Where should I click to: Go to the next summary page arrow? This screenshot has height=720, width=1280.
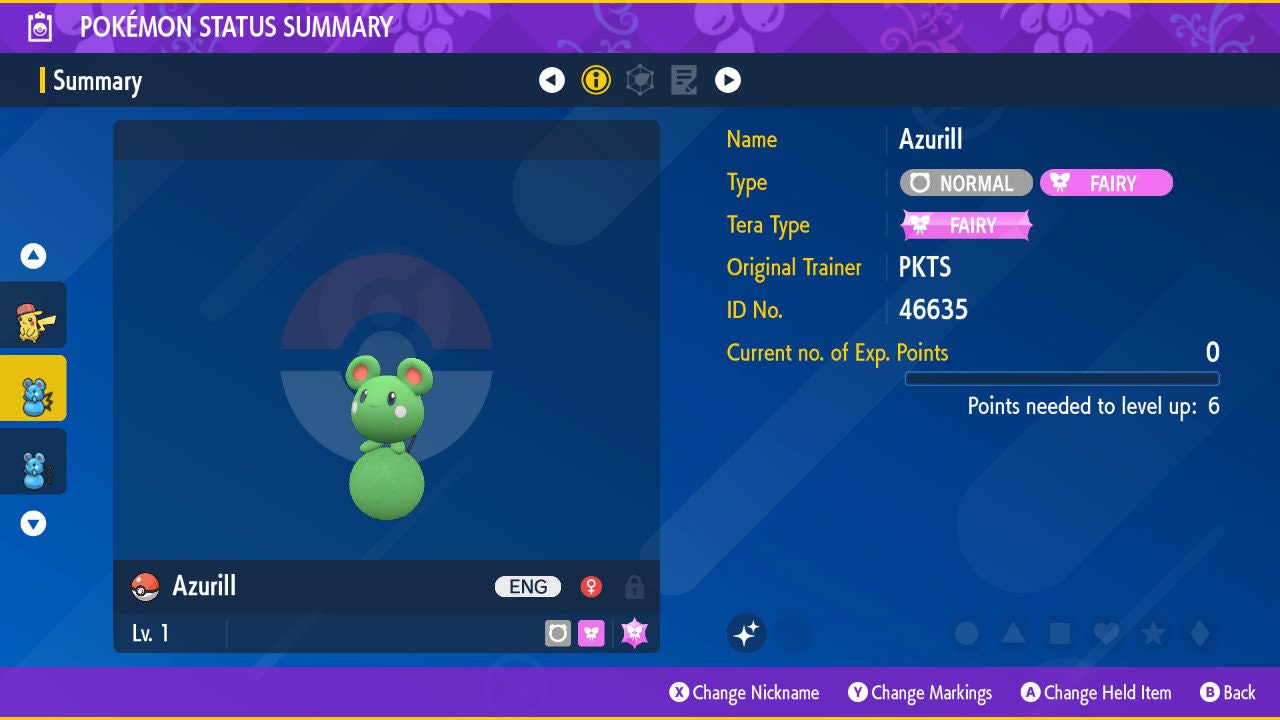728,80
